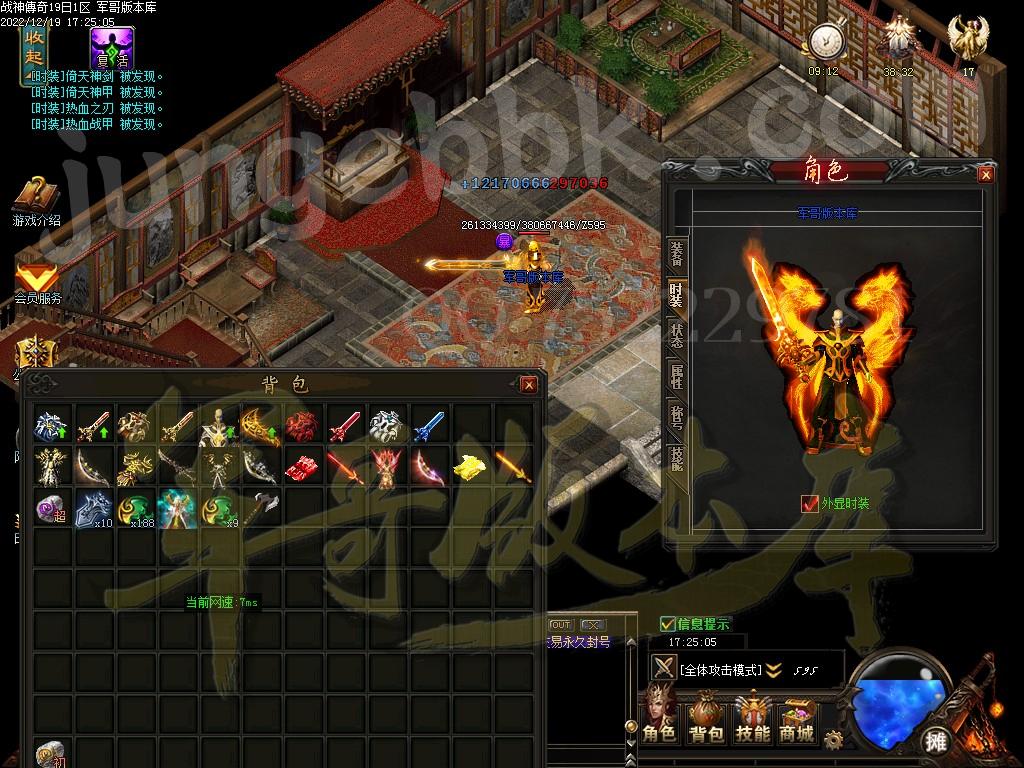Click the 摊 stall button
1024x768 pixels.
(936, 741)
